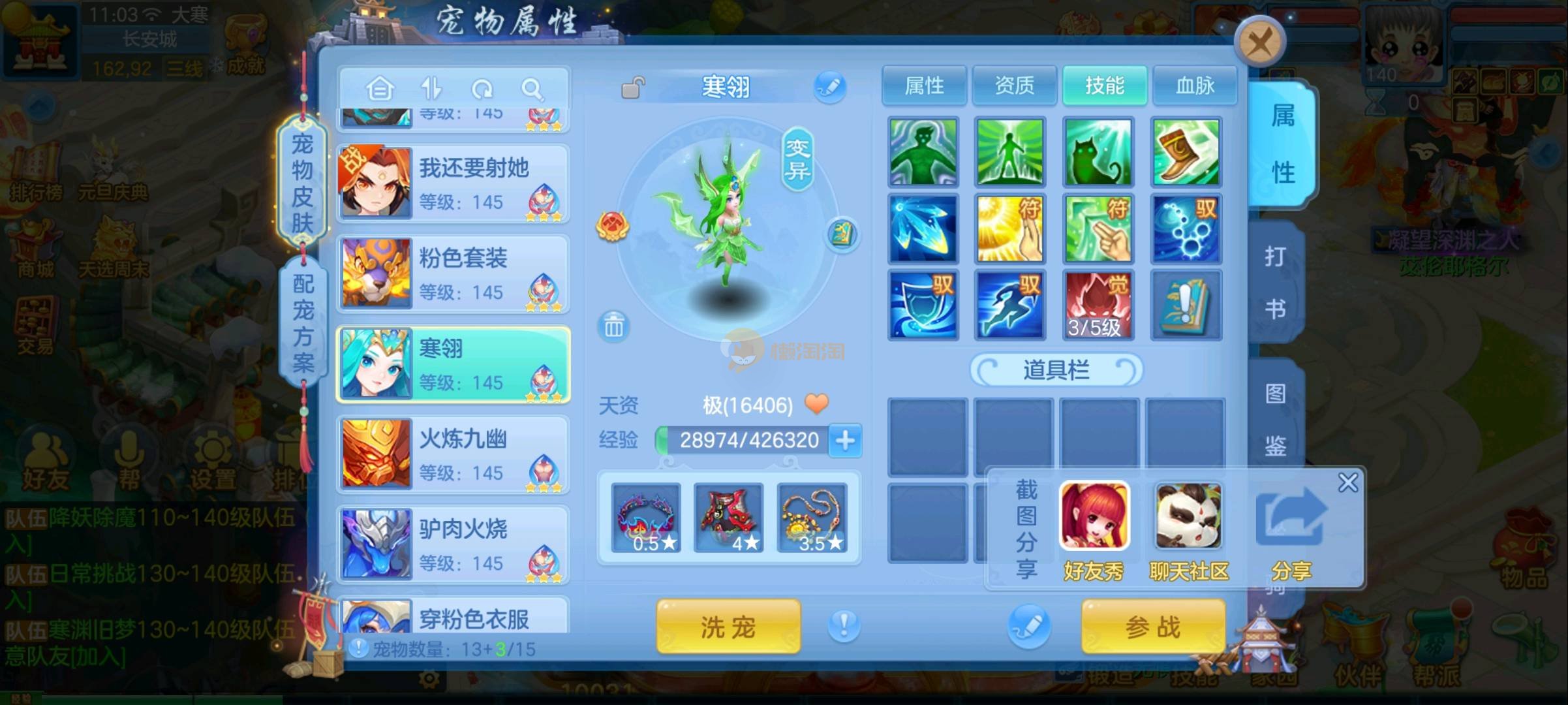The height and width of the screenshot is (705, 1568).
Task: Click the trash can release icon
Action: 613,326
